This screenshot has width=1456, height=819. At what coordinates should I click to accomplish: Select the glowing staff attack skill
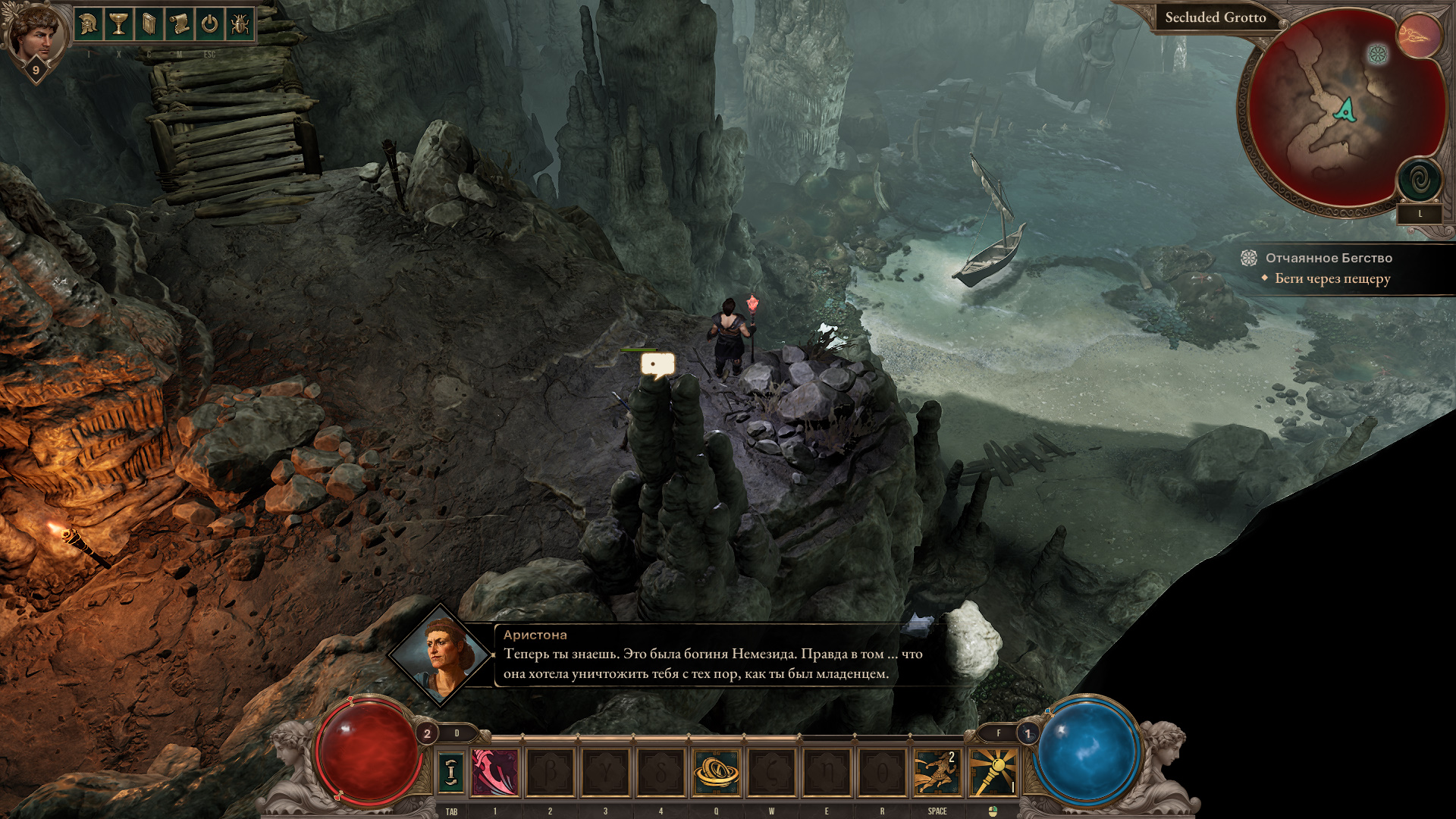click(x=993, y=772)
